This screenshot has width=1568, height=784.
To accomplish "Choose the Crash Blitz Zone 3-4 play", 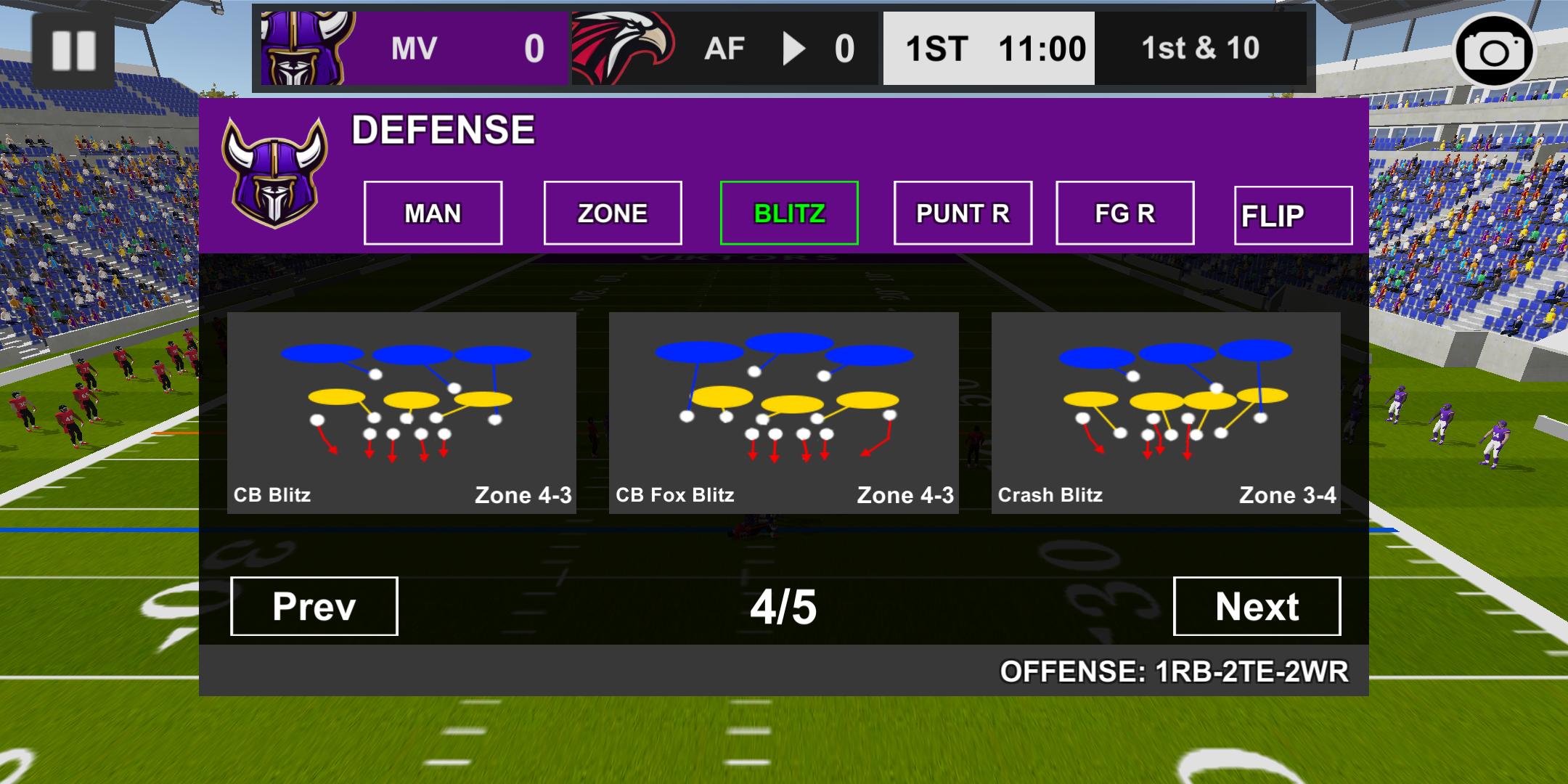I will coord(1165,412).
